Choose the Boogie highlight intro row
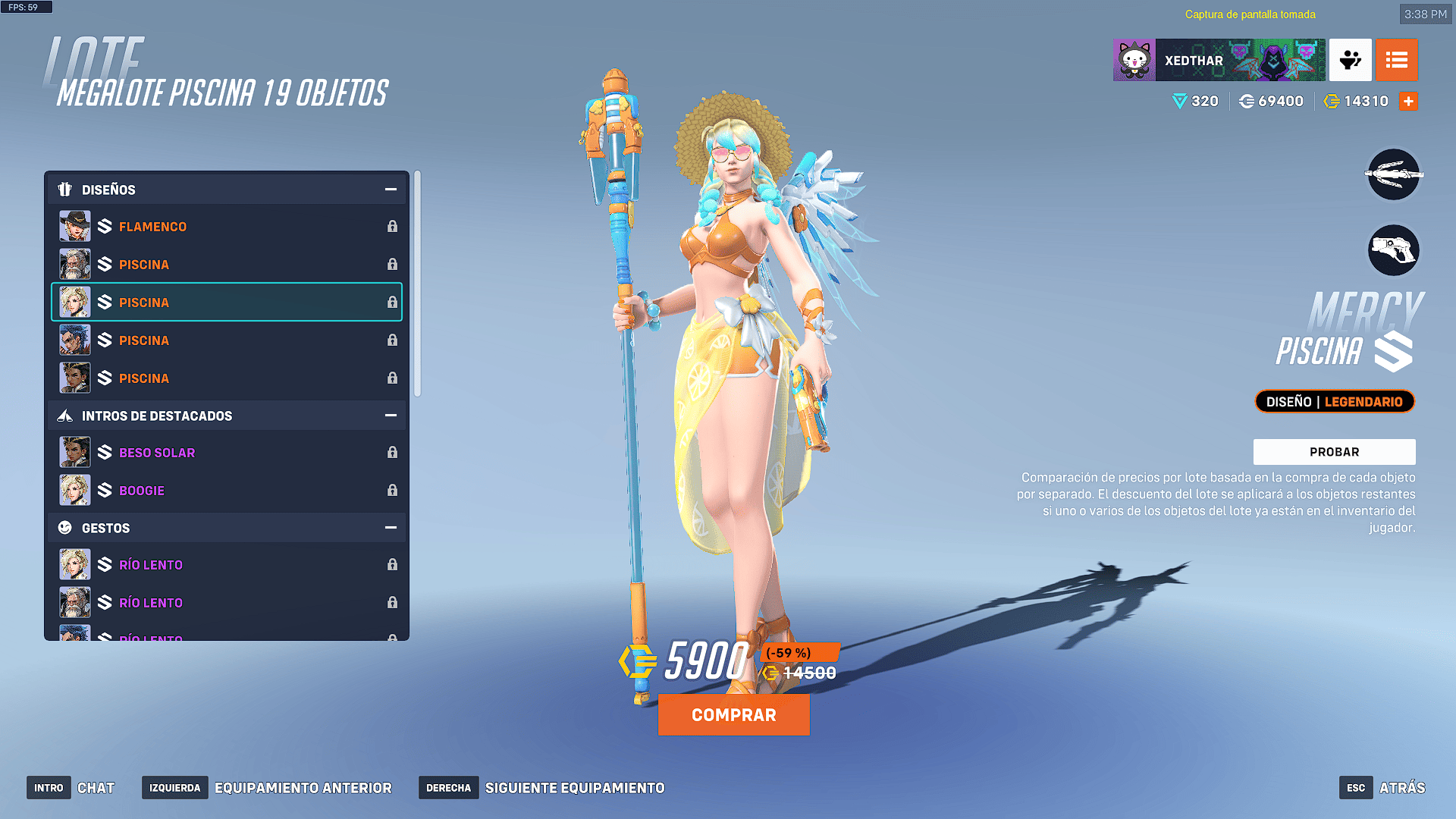The height and width of the screenshot is (819, 1456). point(227,491)
